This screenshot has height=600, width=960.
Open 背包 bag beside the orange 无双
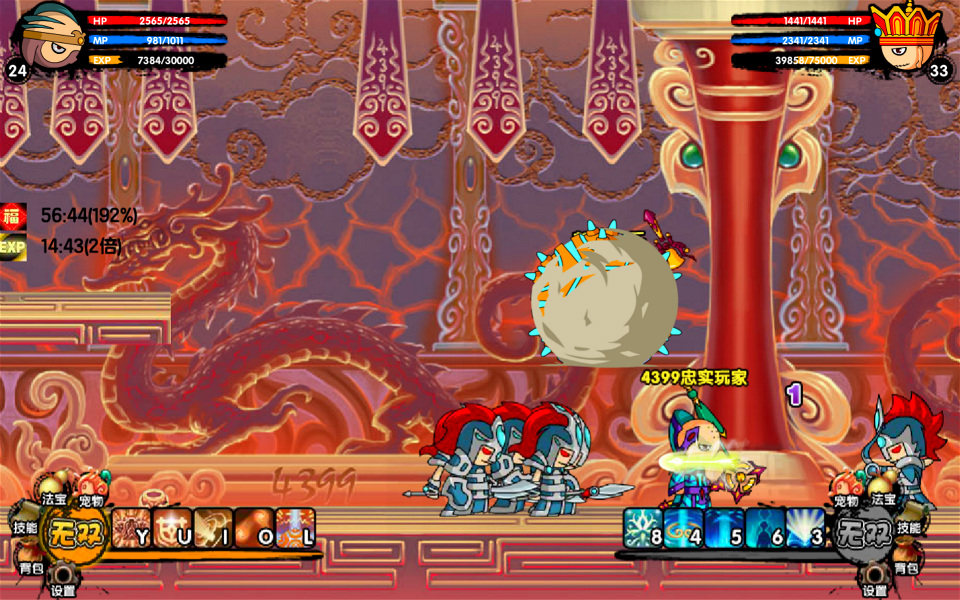[x=30, y=562]
